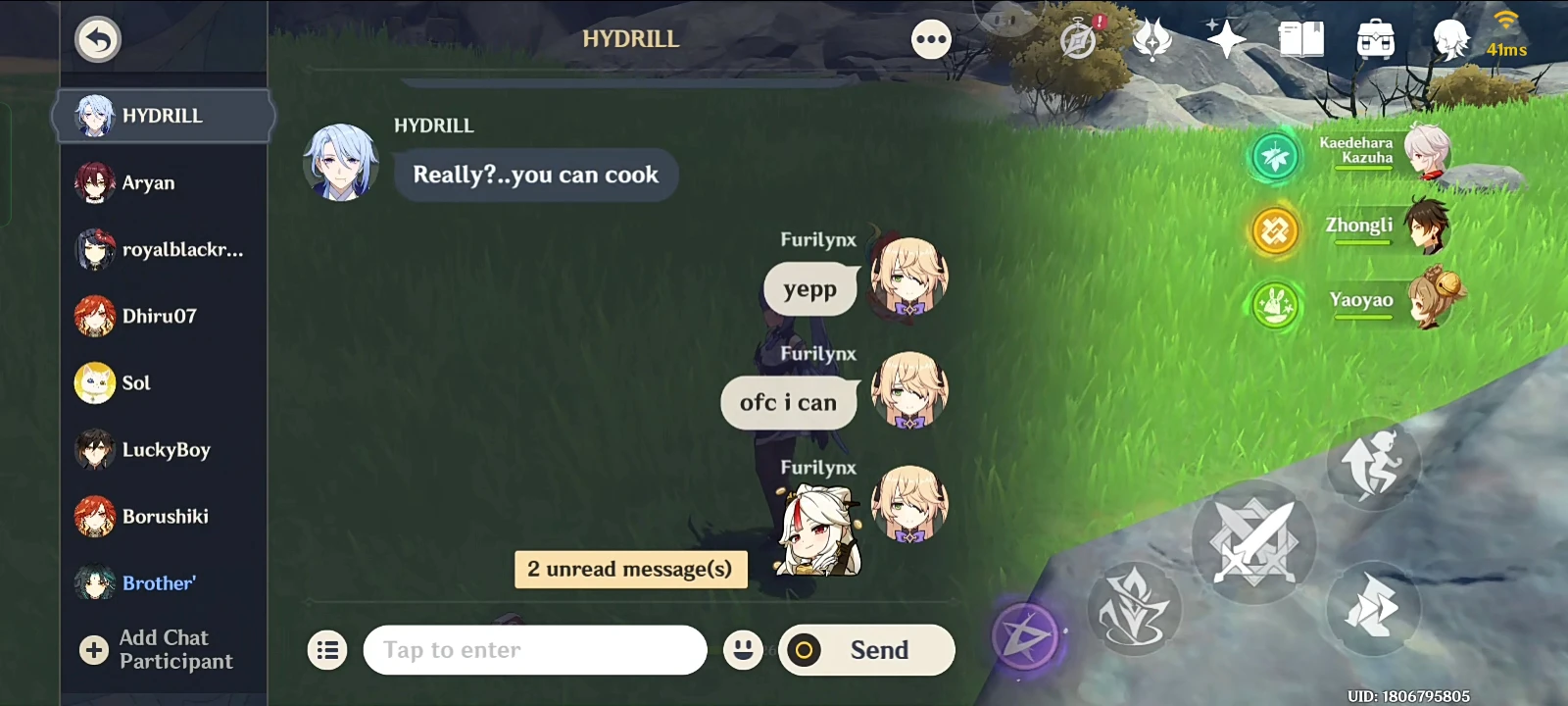Click the back arrow to exit chat

[96, 39]
